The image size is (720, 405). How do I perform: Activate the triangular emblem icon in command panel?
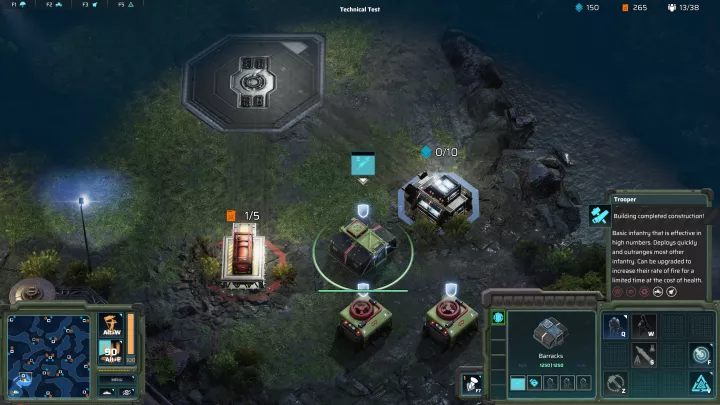[x=699, y=383]
